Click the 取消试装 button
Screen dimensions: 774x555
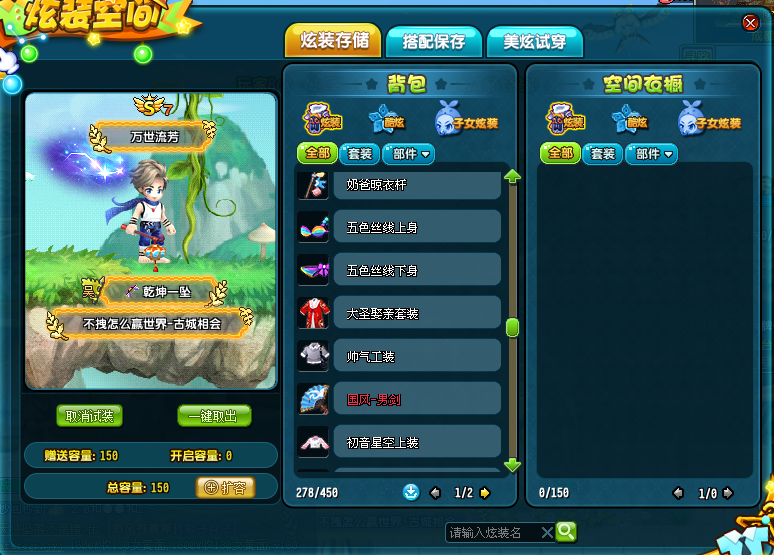point(89,416)
